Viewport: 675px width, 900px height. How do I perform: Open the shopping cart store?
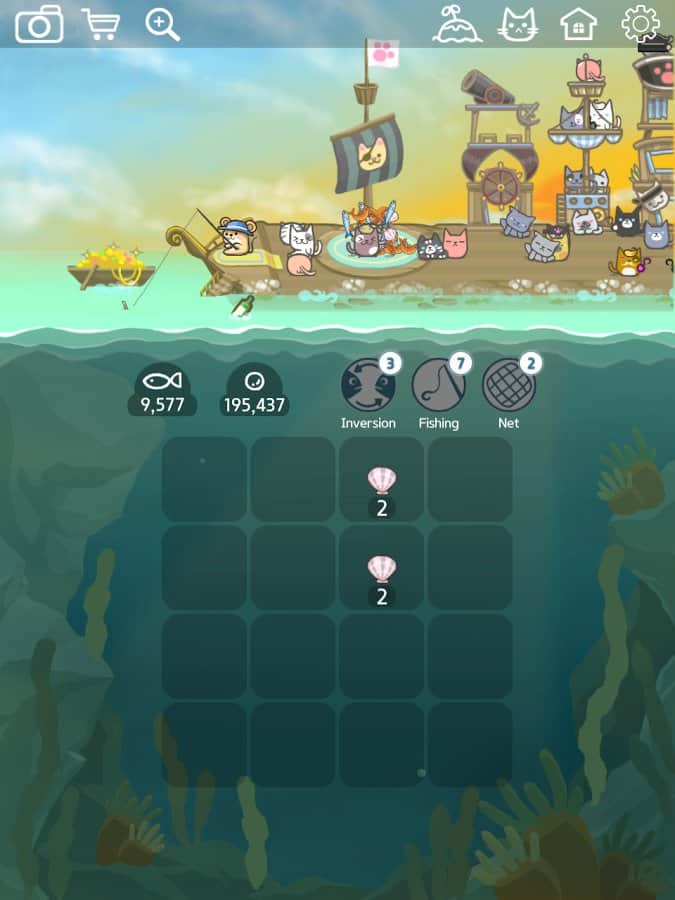pos(100,24)
